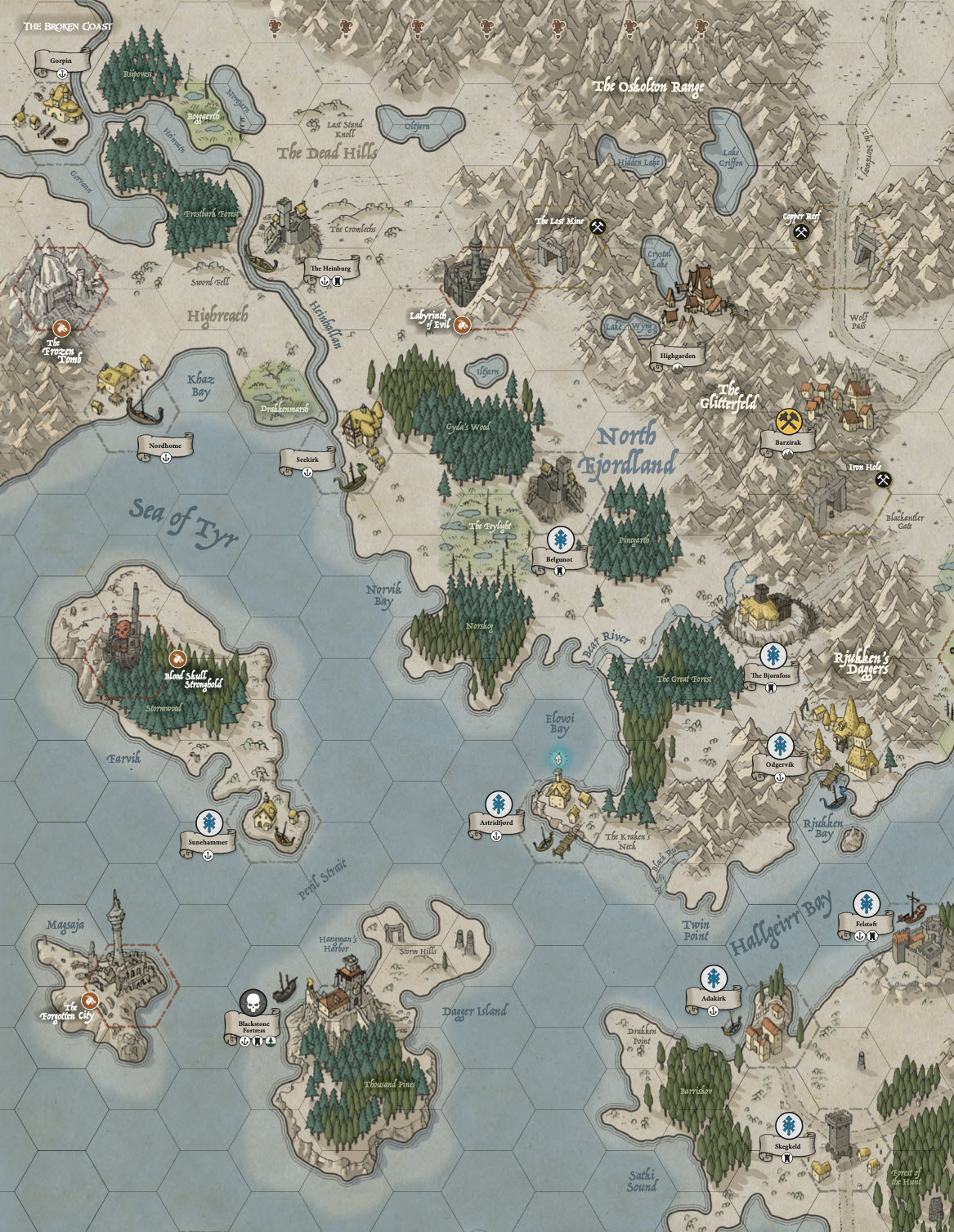This screenshot has height=1232, width=954.
Task: Click the Blood Skull Stronghold marker
Action: pos(177,659)
